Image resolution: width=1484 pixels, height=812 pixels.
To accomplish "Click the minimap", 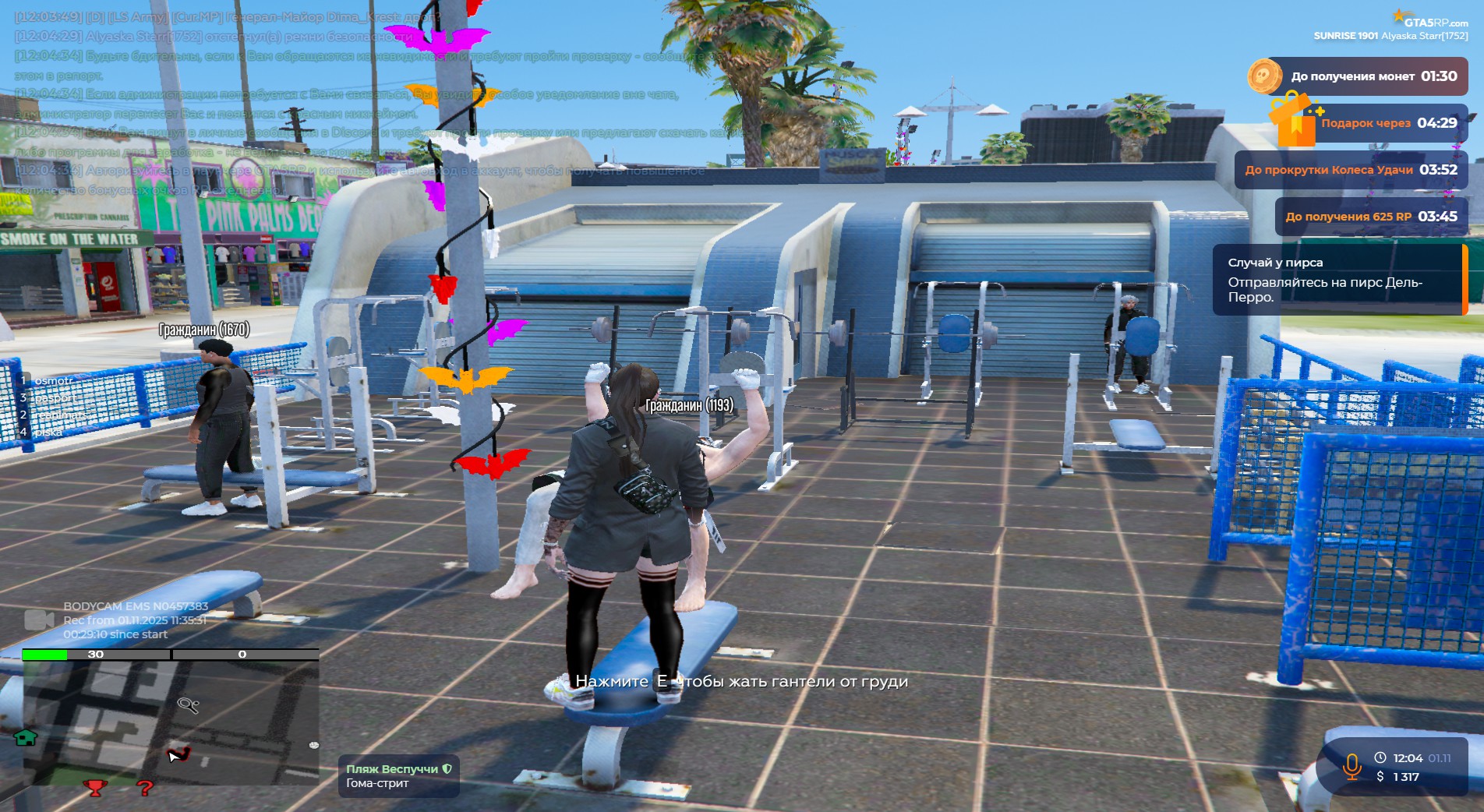I will (x=170, y=722).
